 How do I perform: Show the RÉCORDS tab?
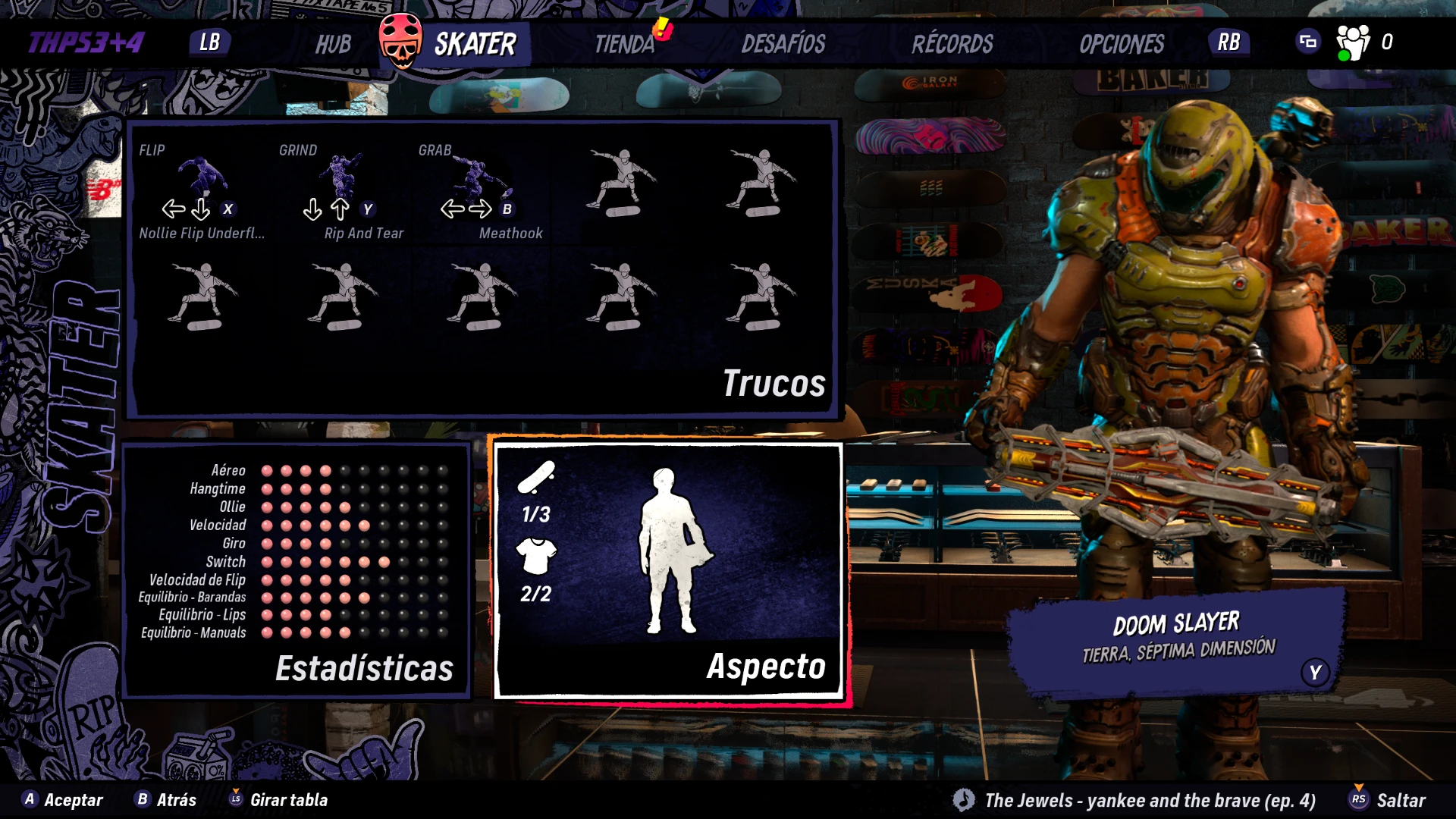(x=952, y=44)
